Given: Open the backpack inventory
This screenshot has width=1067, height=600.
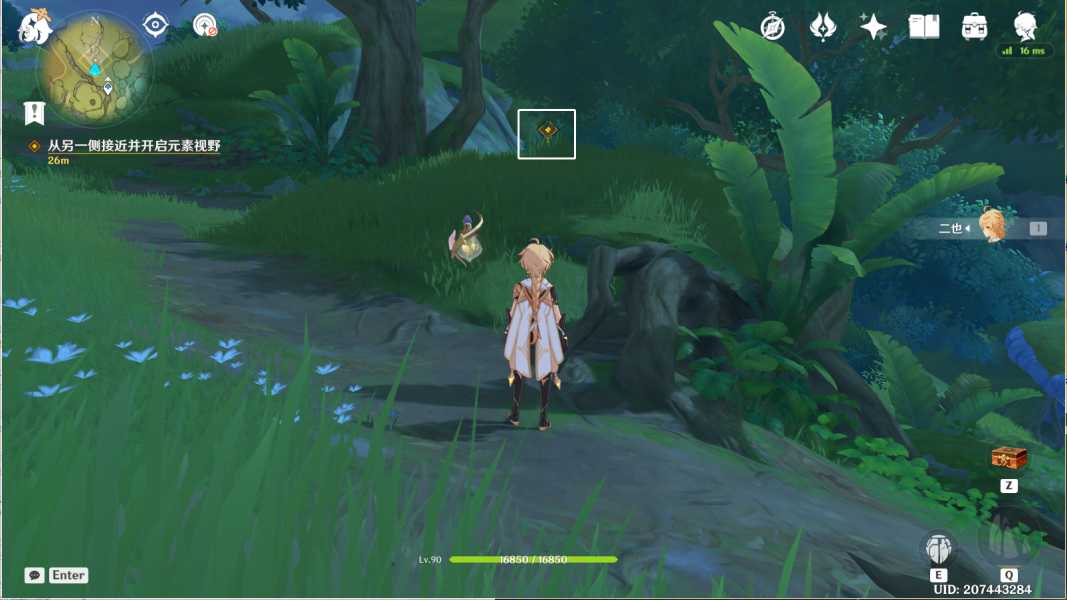Looking at the screenshot, I should pos(974,27).
